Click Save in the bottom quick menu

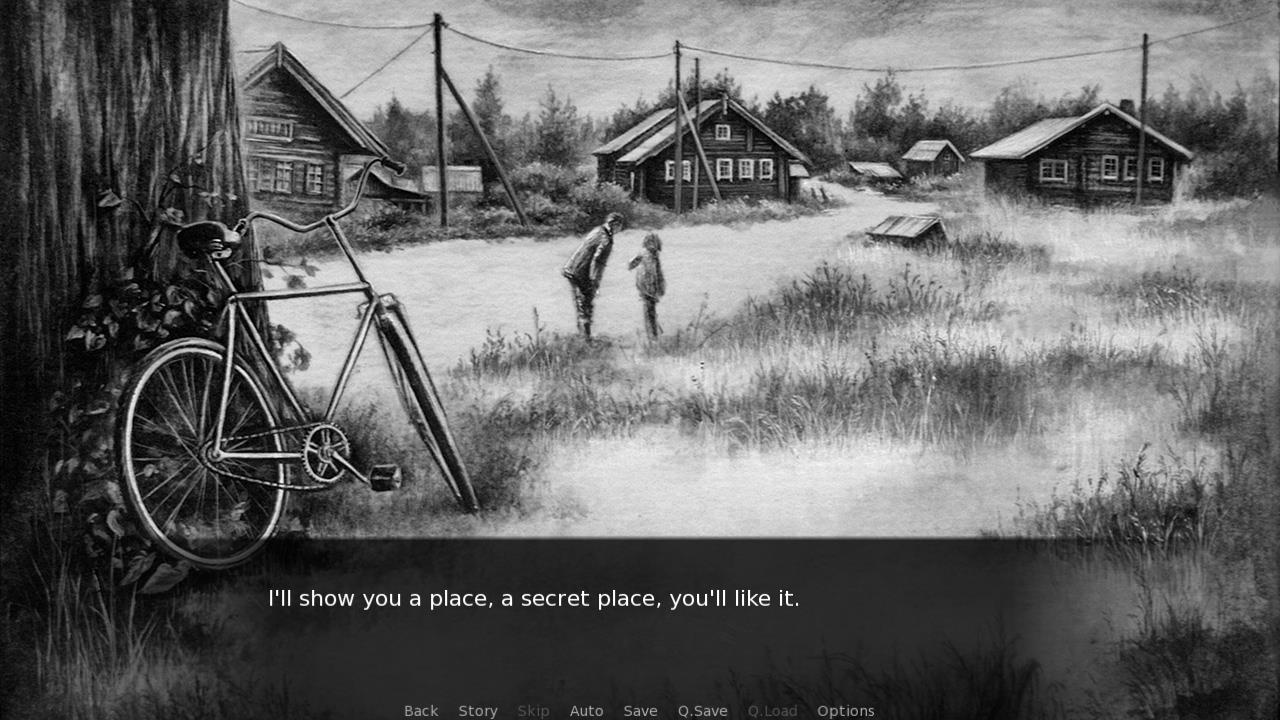tap(640, 711)
